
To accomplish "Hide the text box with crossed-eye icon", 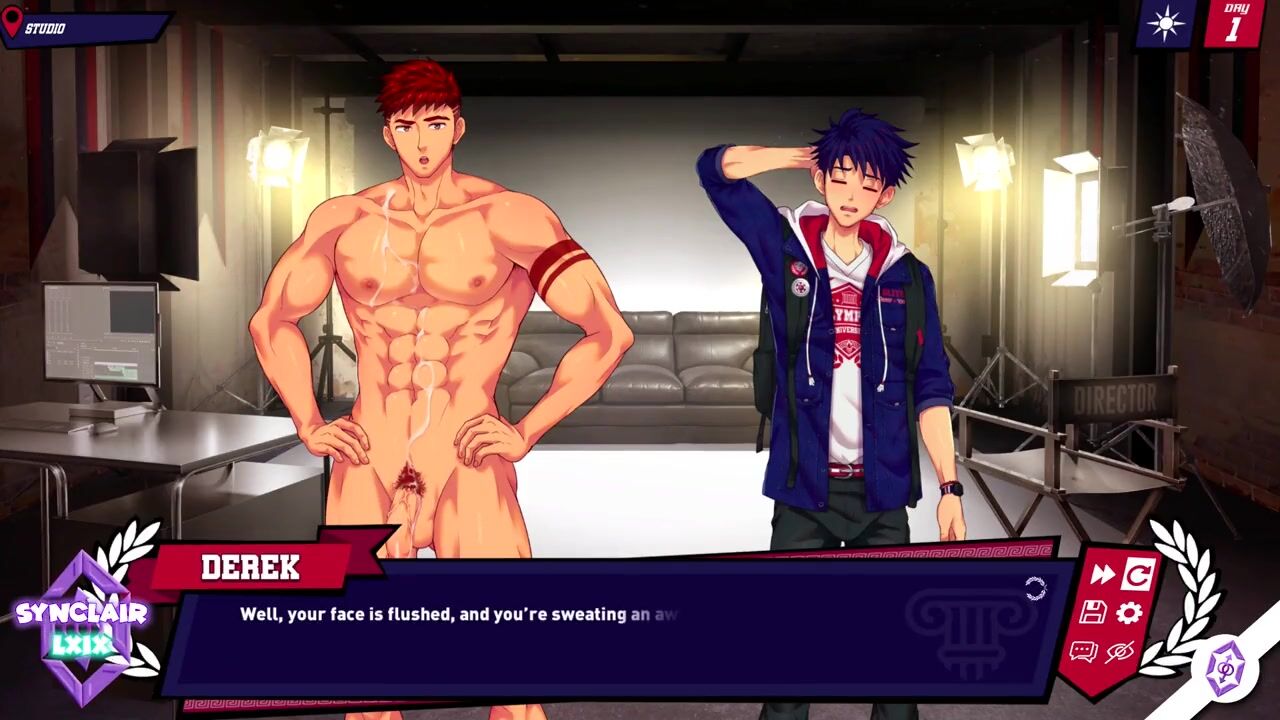I will (x=1119, y=652).
